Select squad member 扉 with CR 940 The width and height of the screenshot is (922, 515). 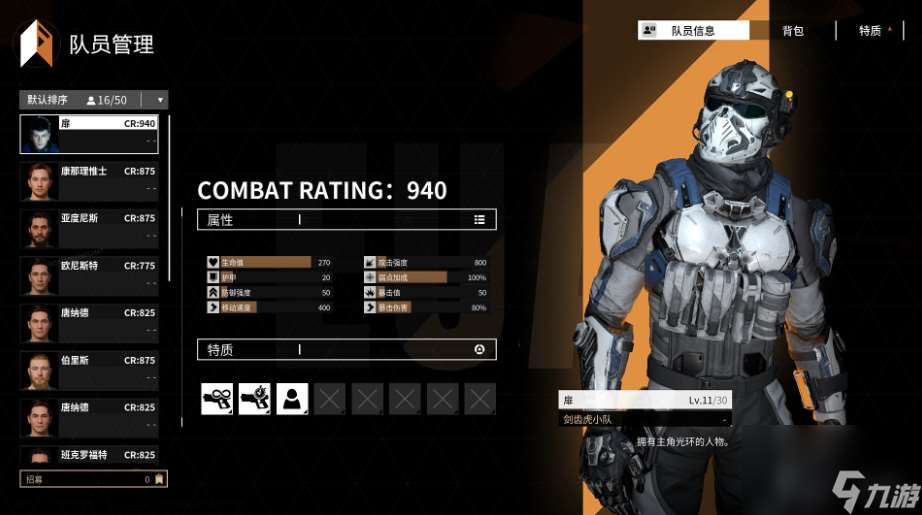point(89,134)
